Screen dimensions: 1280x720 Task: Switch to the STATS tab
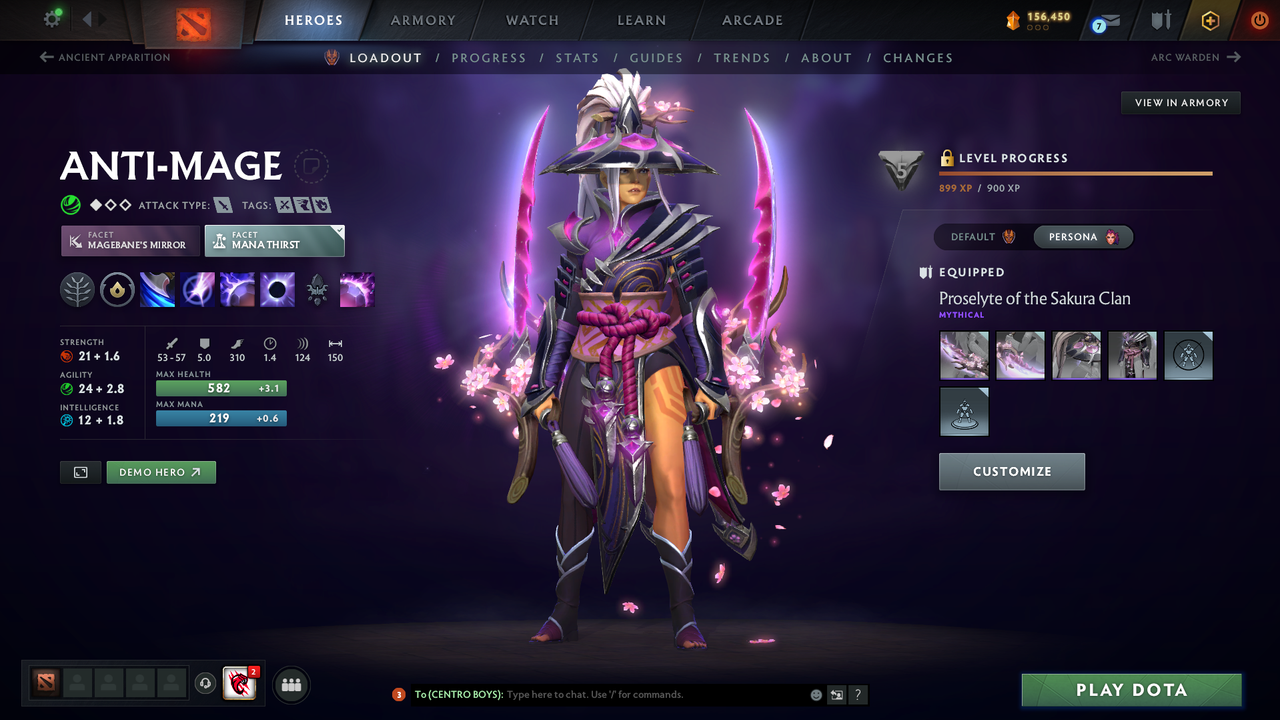[577, 57]
